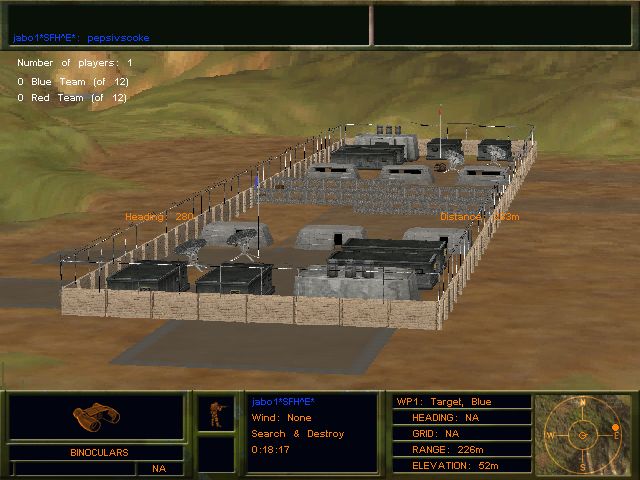Screen dimensions: 640x480
Task: Open the compass minimap
Action: coord(584,435)
